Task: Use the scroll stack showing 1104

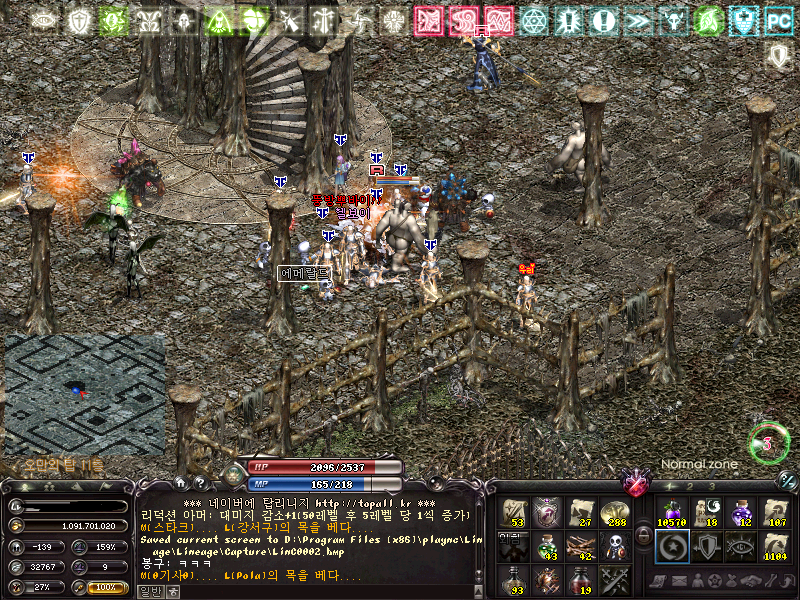Action: 775,547
